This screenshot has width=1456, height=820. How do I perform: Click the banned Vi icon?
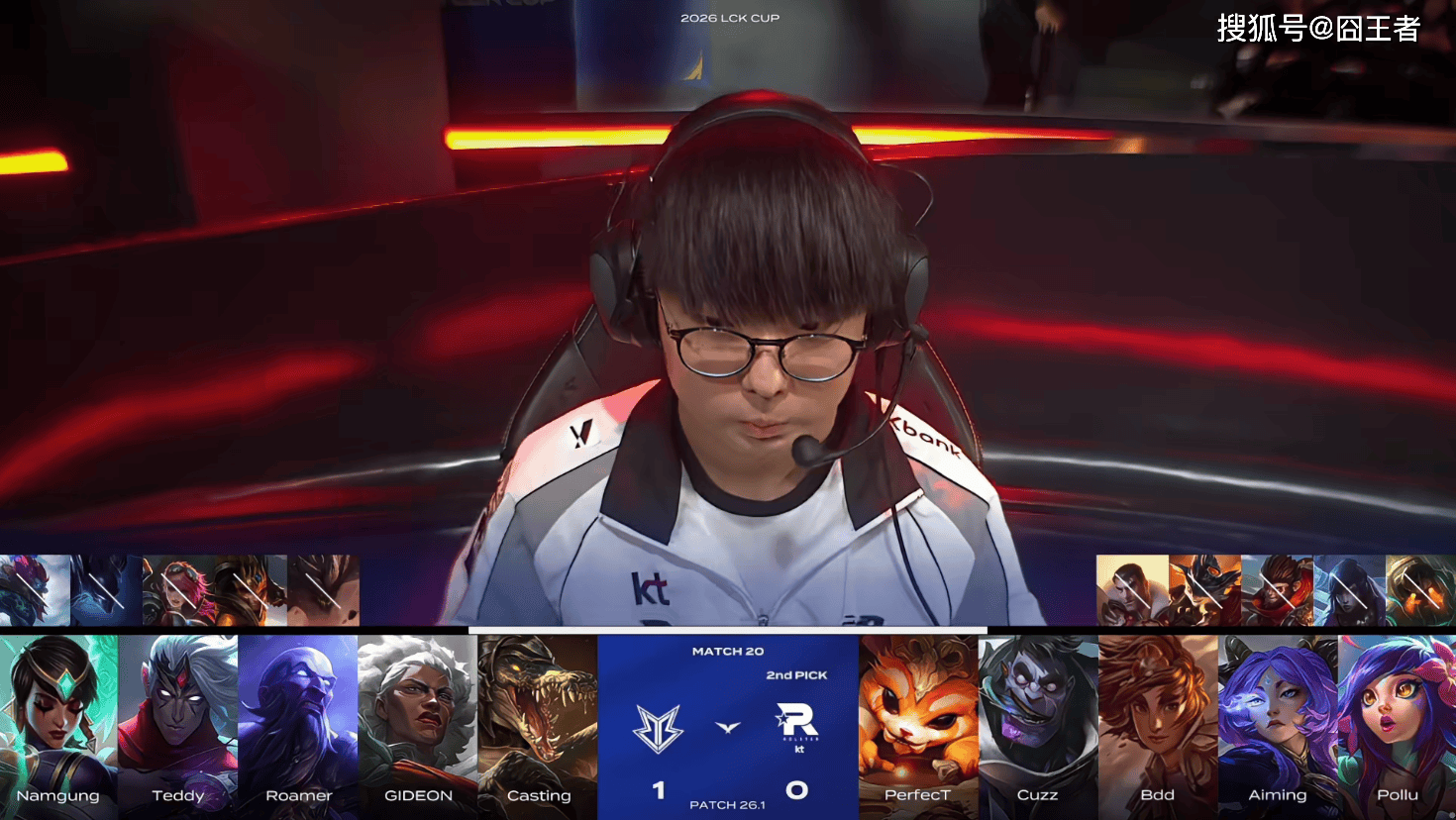click(x=179, y=590)
